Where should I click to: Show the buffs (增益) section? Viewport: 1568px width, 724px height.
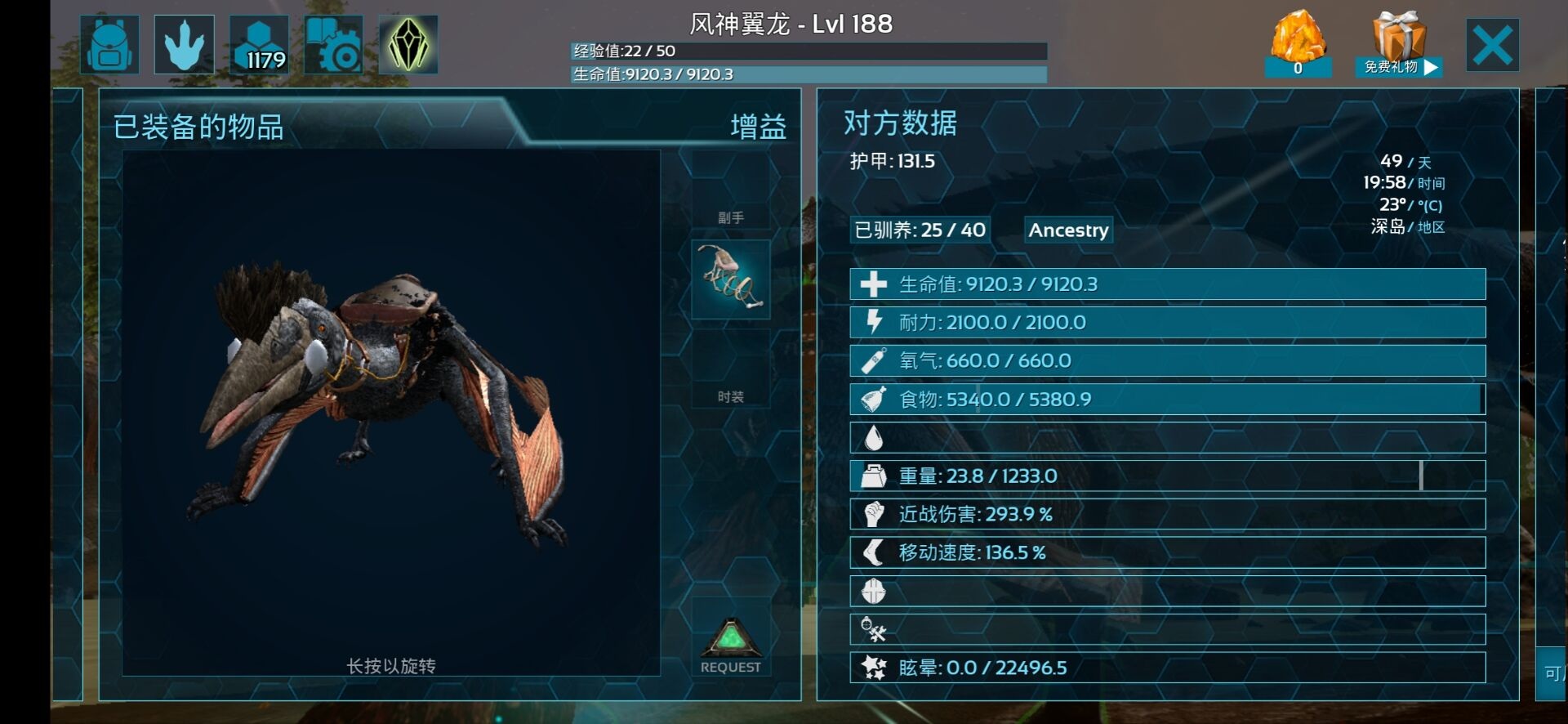[x=758, y=127]
